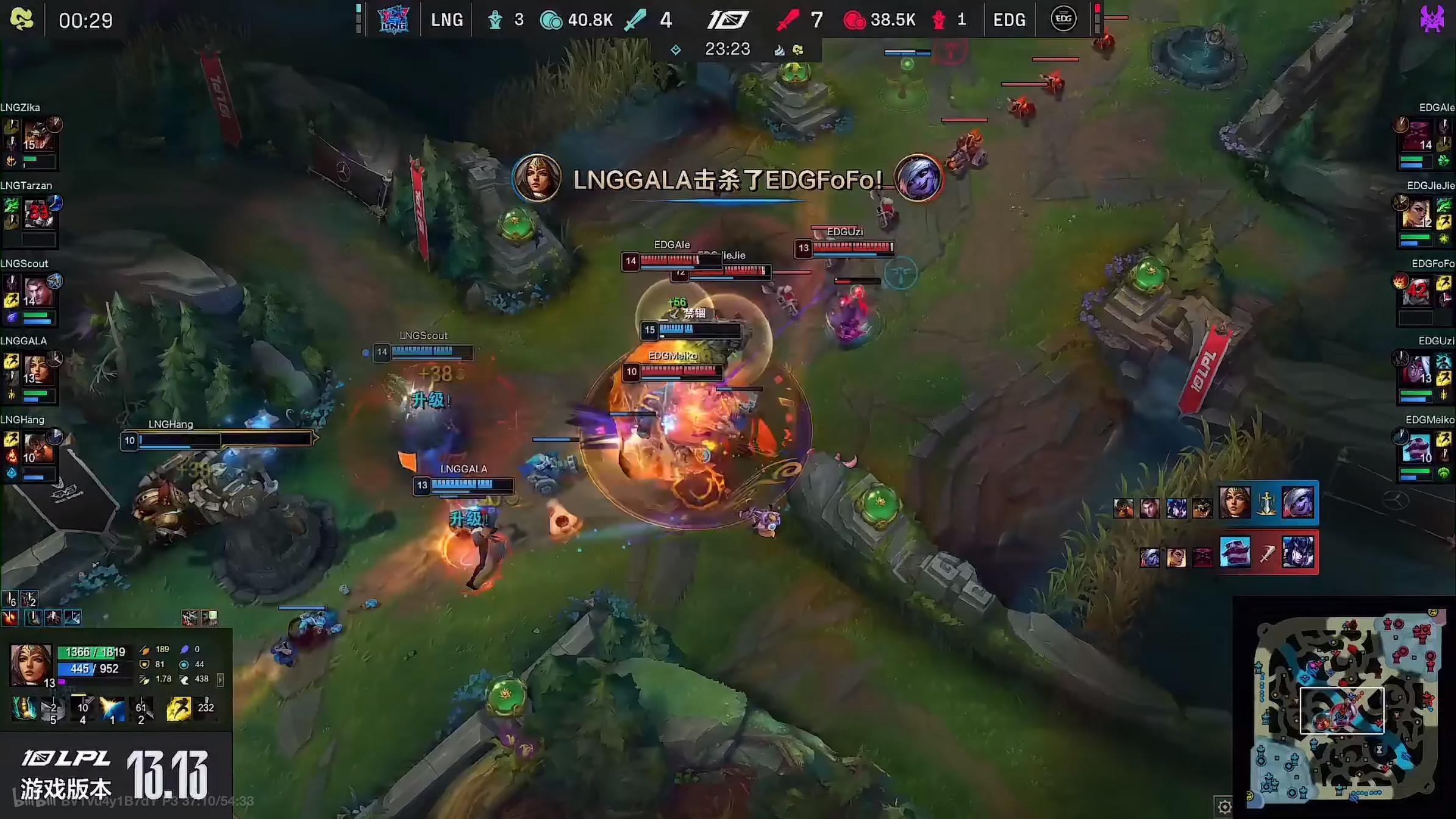Click the EDG team logo in the scoreboard
The image size is (1456, 819).
click(1063, 19)
